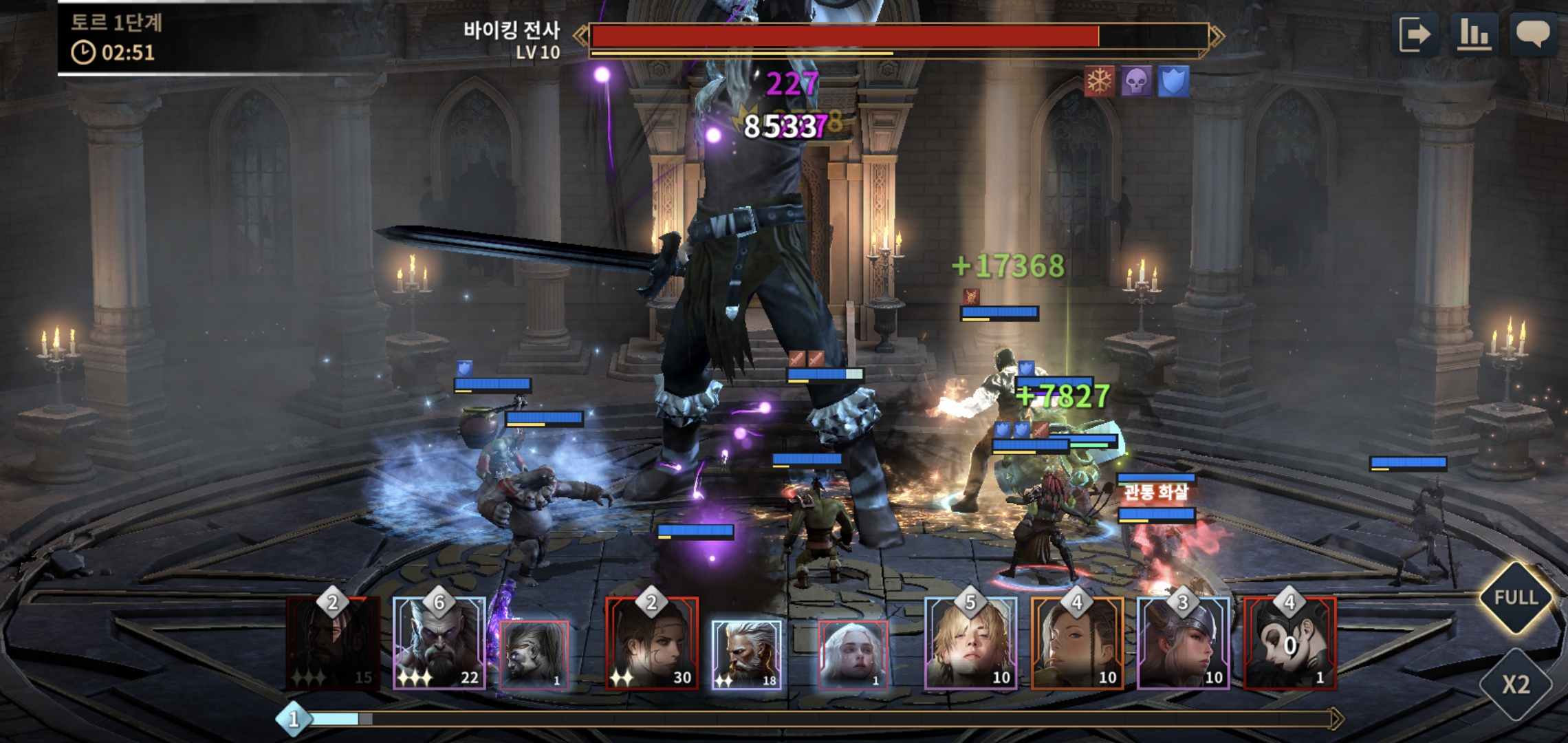The width and height of the screenshot is (1568, 743).
Task: Choose the braided woman card with orange frame
Action: tap(1077, 644)
